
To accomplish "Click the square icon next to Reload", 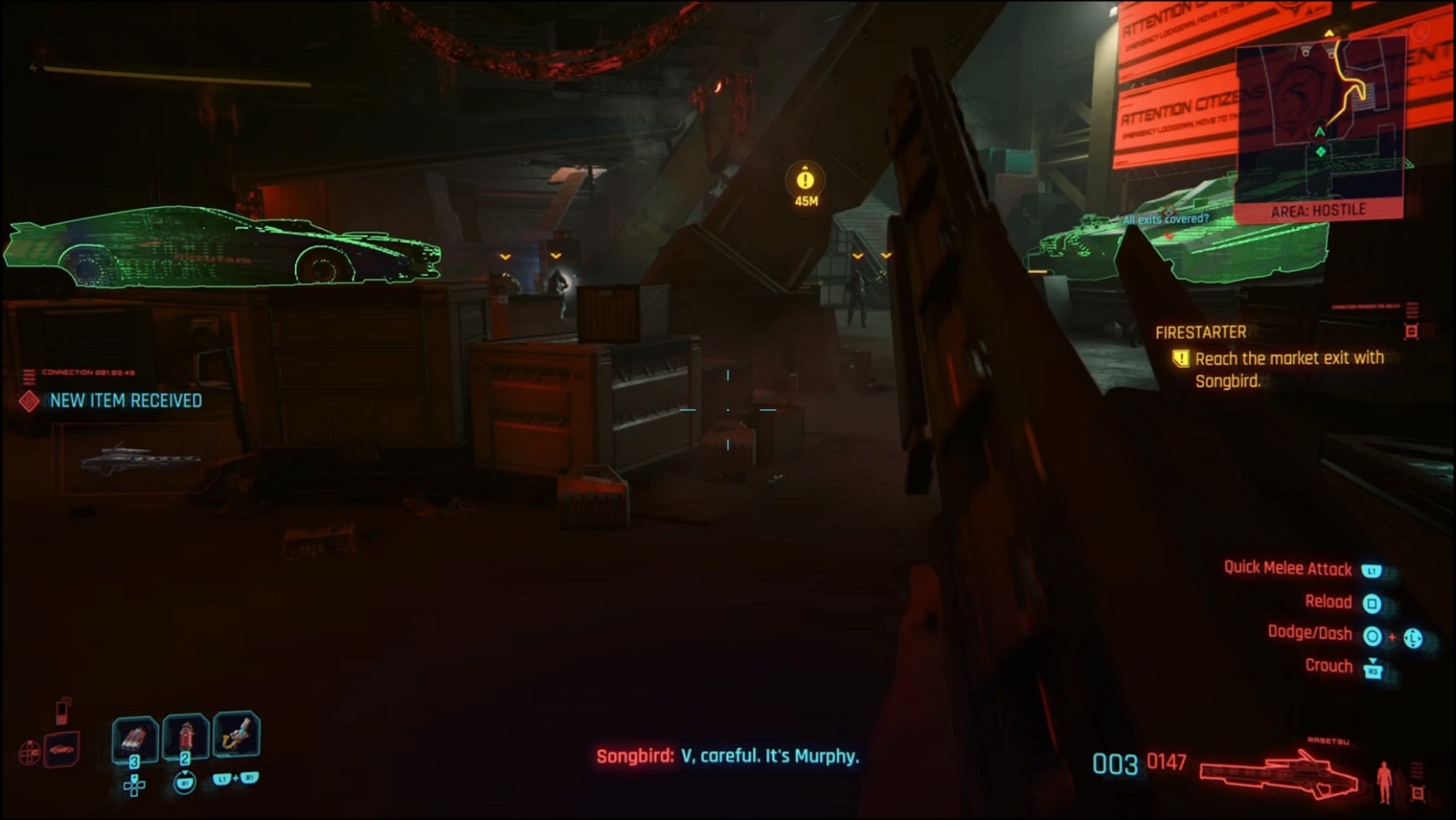I will pos(1374,603).
